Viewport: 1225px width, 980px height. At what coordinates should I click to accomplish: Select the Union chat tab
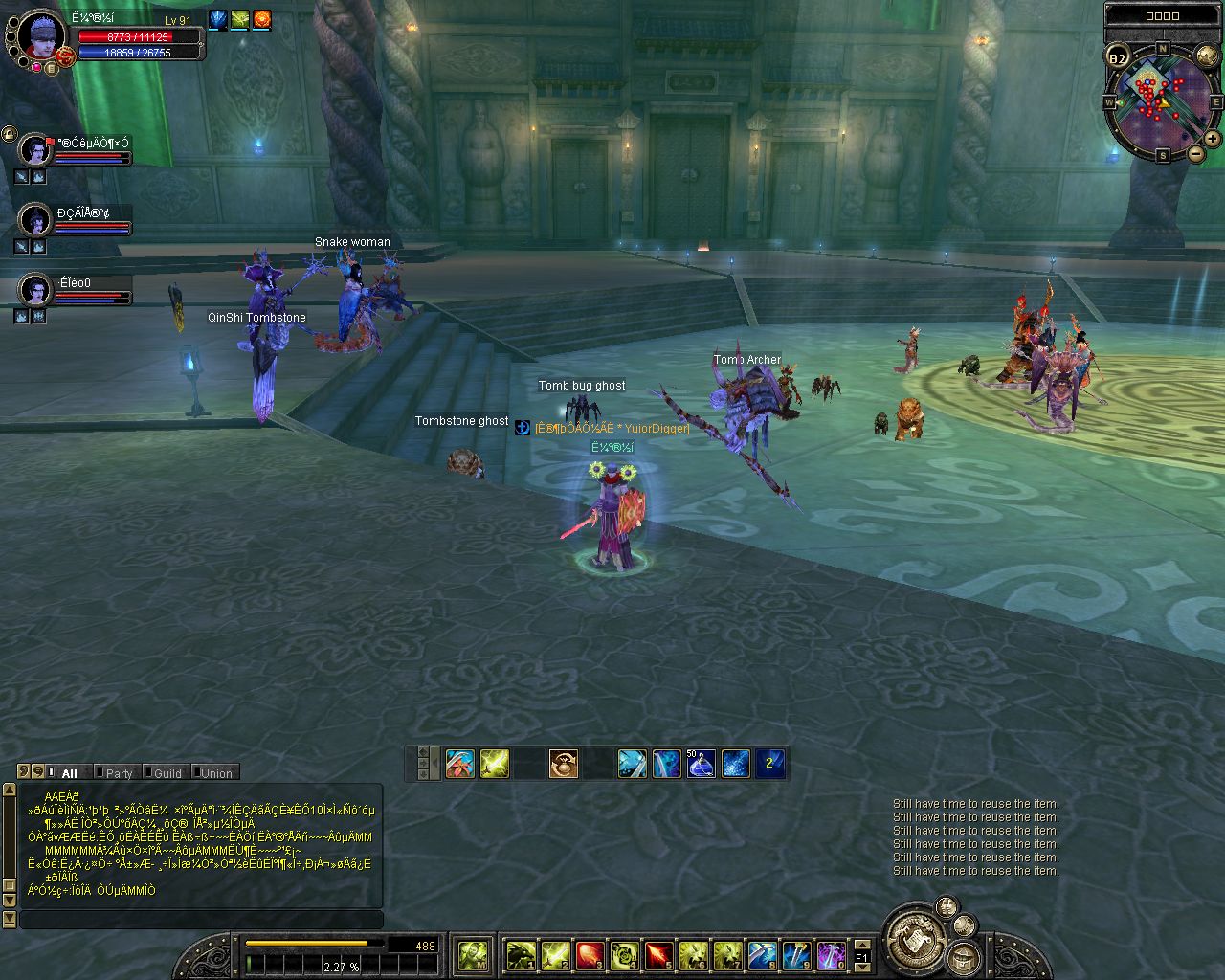[x=215, y=773]
